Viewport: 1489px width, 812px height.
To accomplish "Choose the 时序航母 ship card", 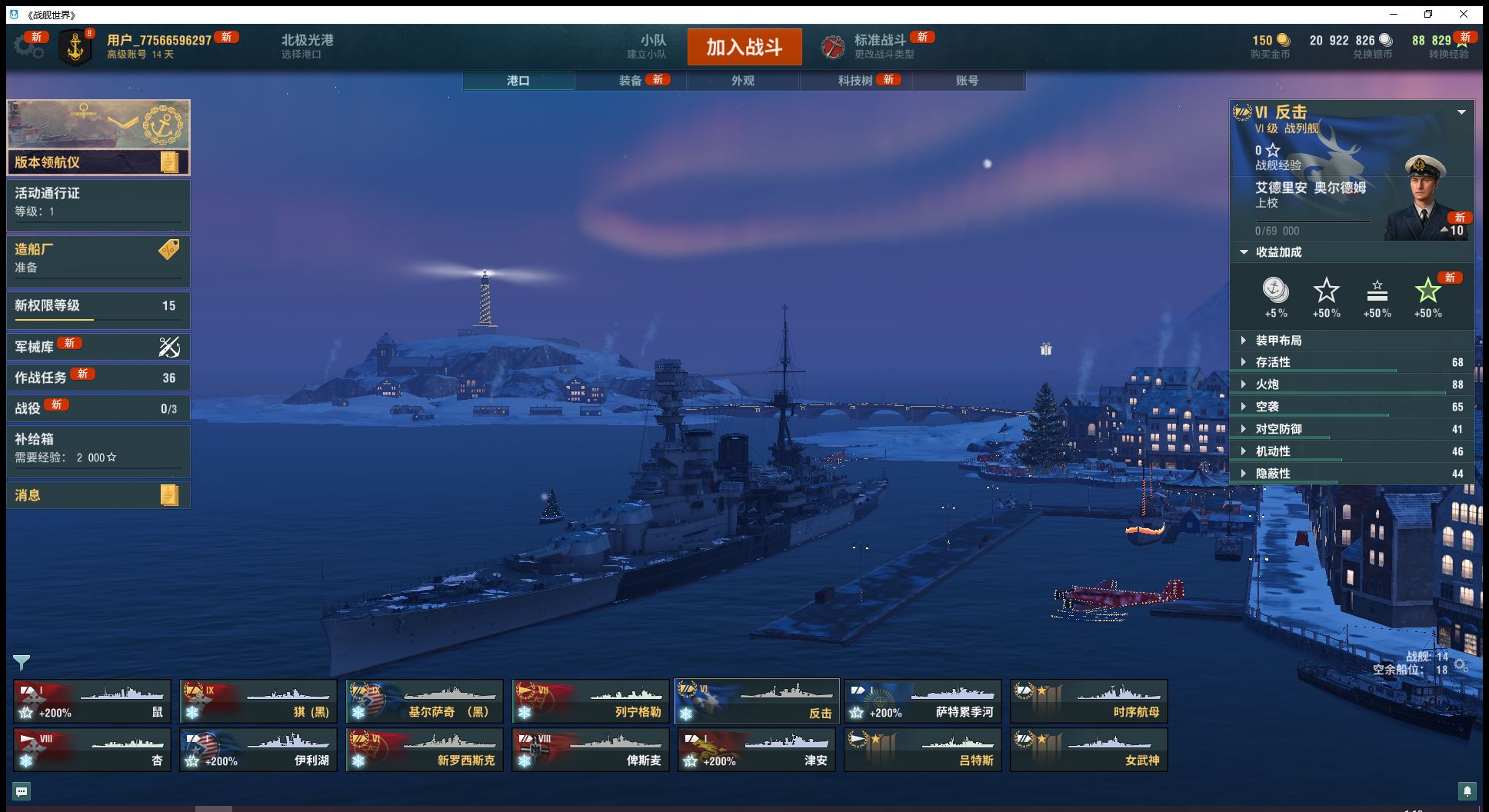I will pos(1088,701).
